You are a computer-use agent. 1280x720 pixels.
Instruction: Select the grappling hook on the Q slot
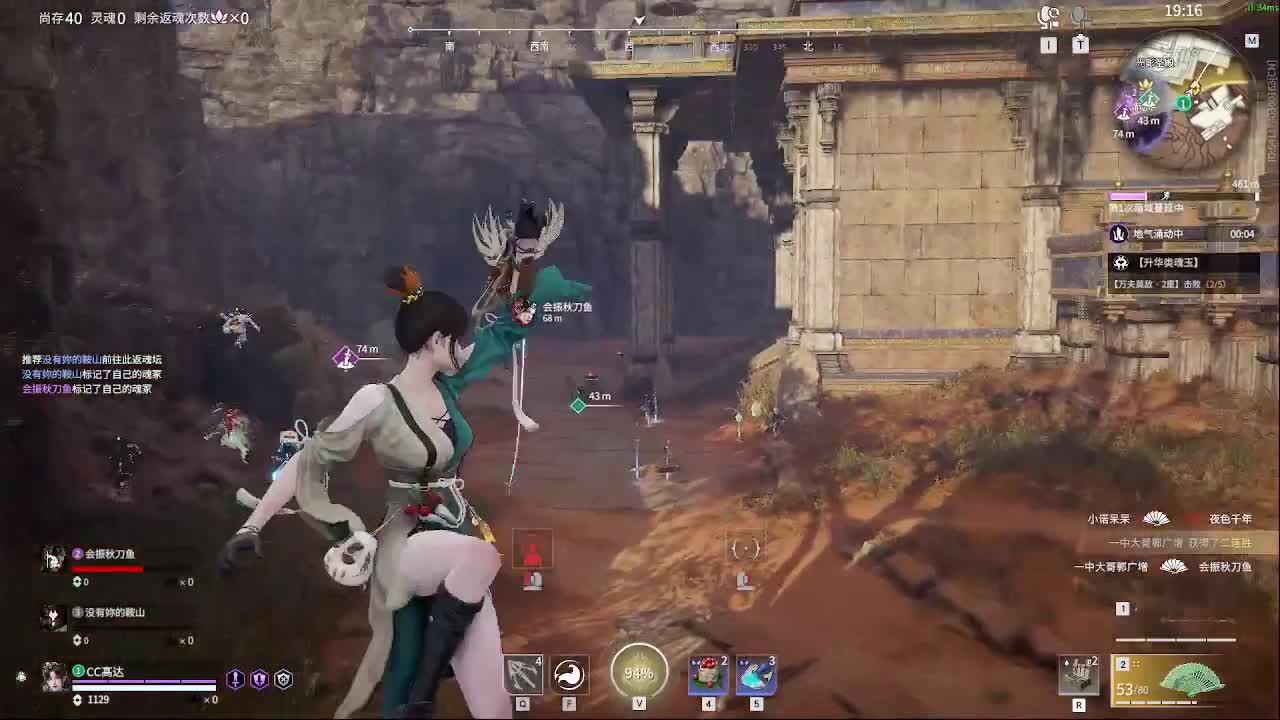tap(522, 673)
